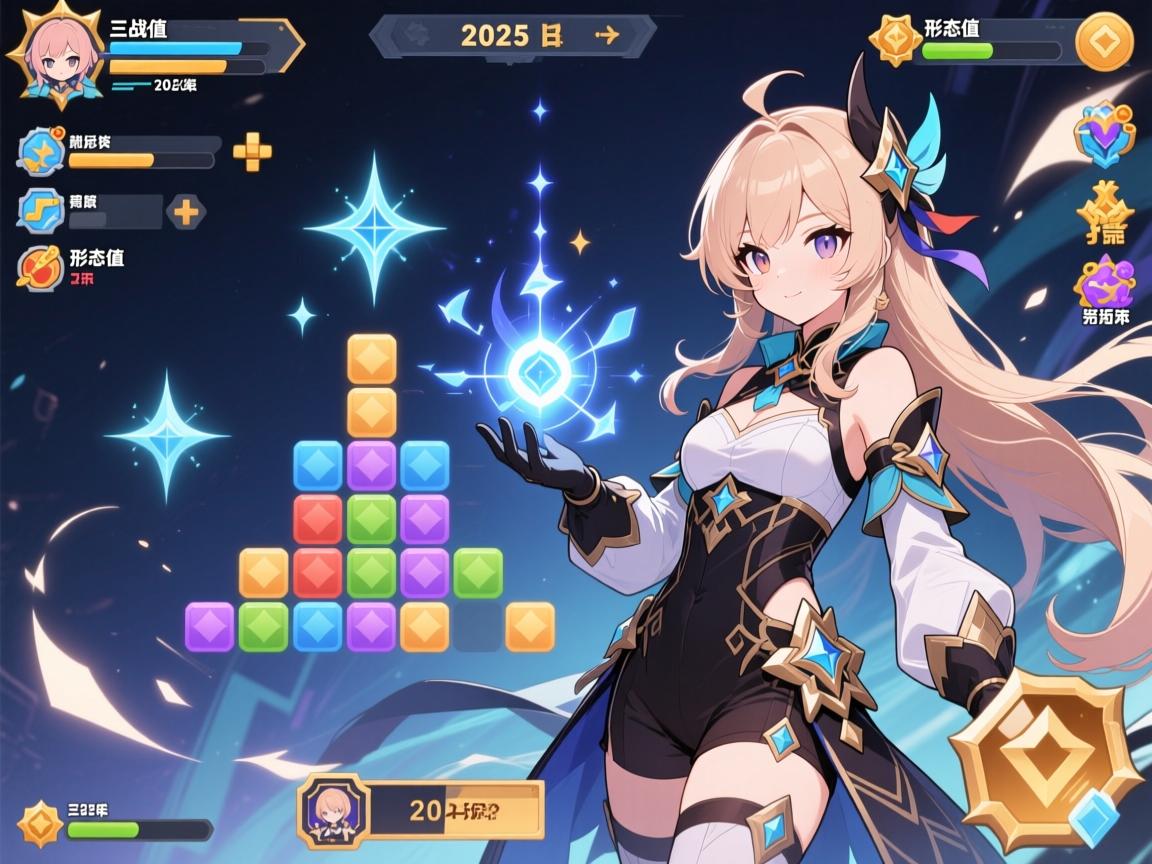The height and width of the screenshot is (864, 1152).
Task: Select the blue star gear icon
Action: (x=42, y=152)
